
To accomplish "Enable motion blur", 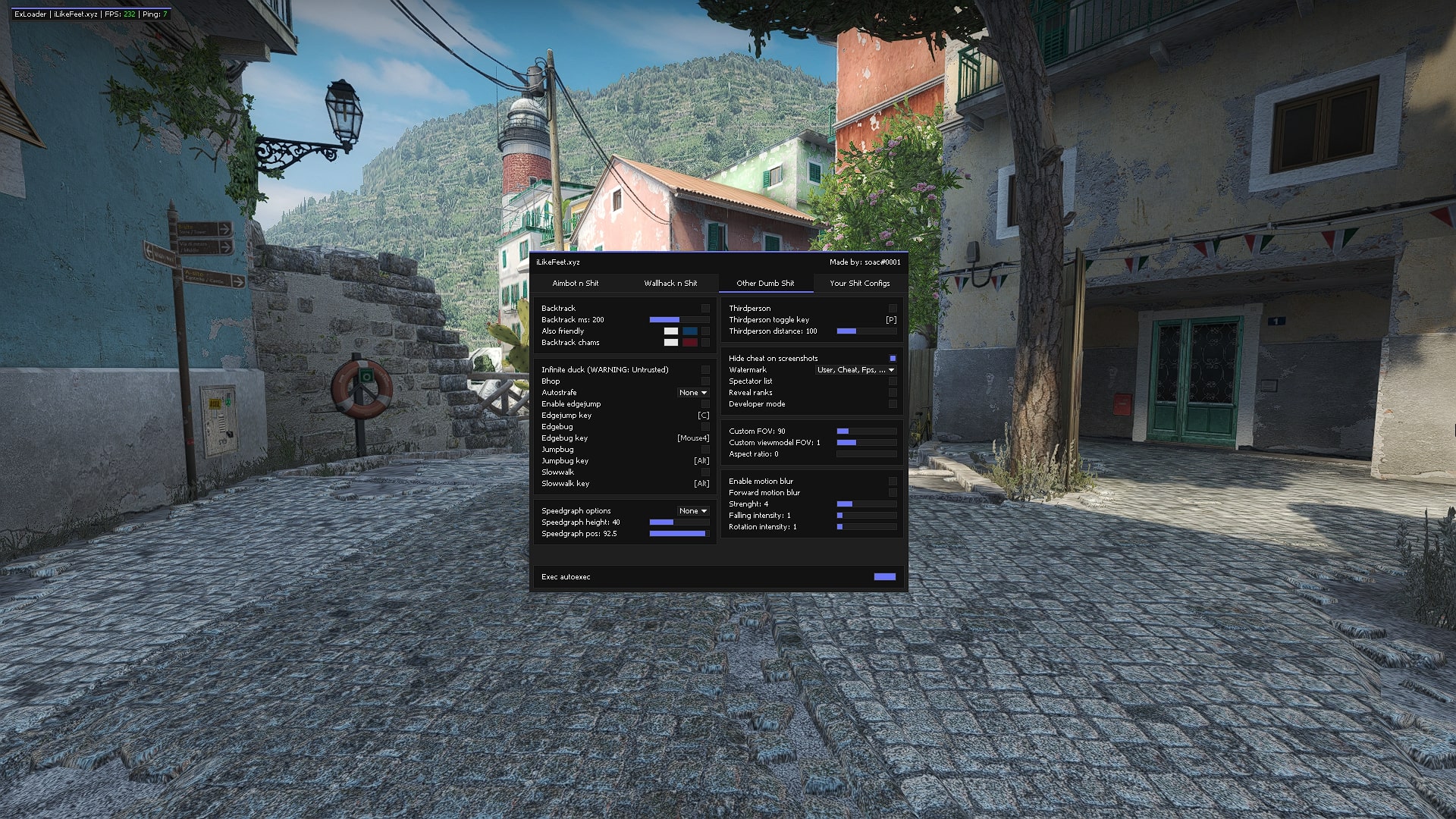I will [893, 481].
